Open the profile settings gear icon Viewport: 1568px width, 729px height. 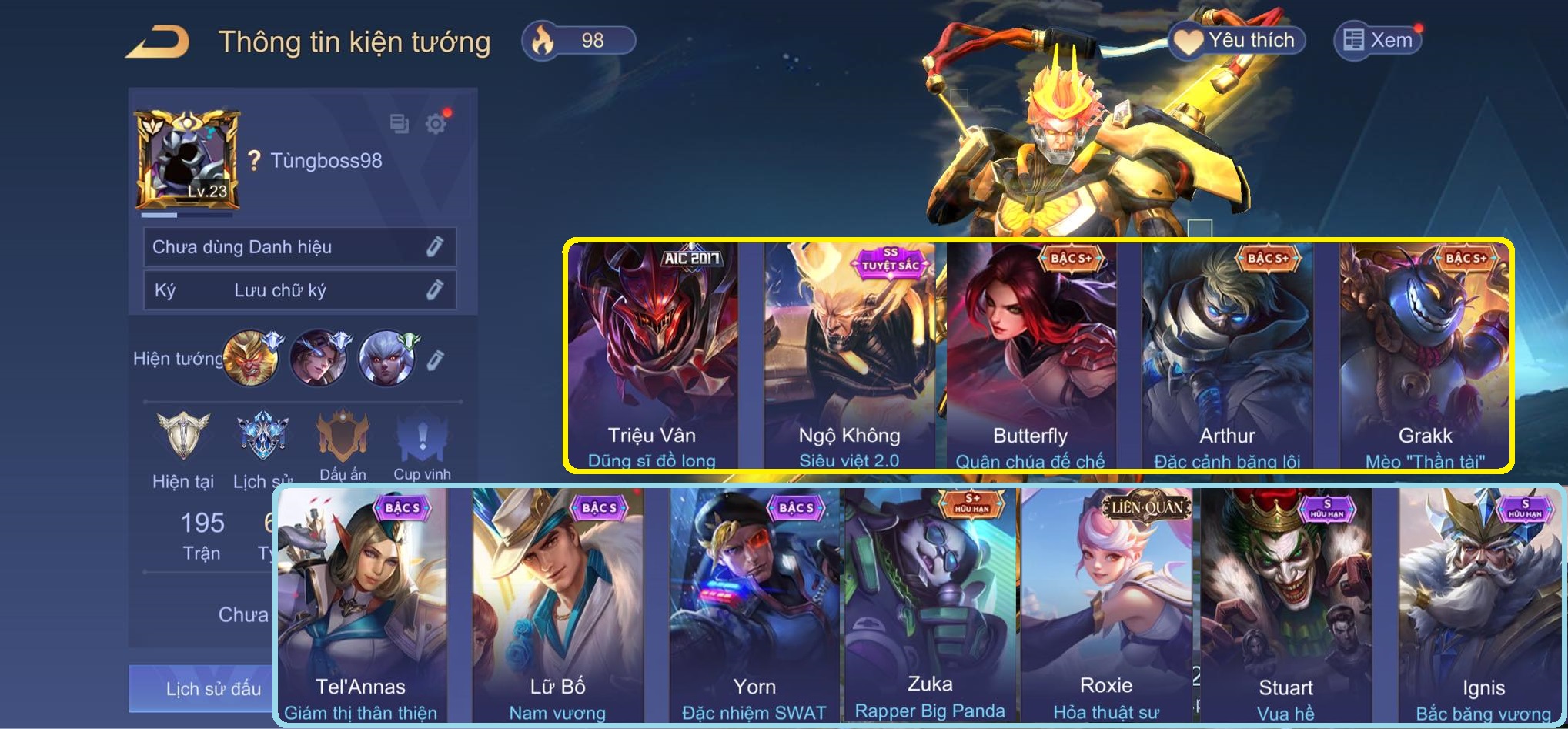(x=436, y=123)
